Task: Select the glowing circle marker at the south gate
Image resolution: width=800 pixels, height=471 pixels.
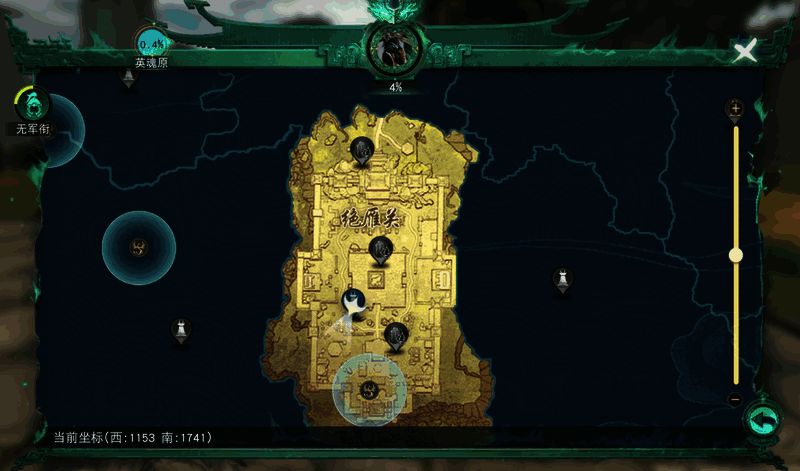Action: tap(368, 388)
